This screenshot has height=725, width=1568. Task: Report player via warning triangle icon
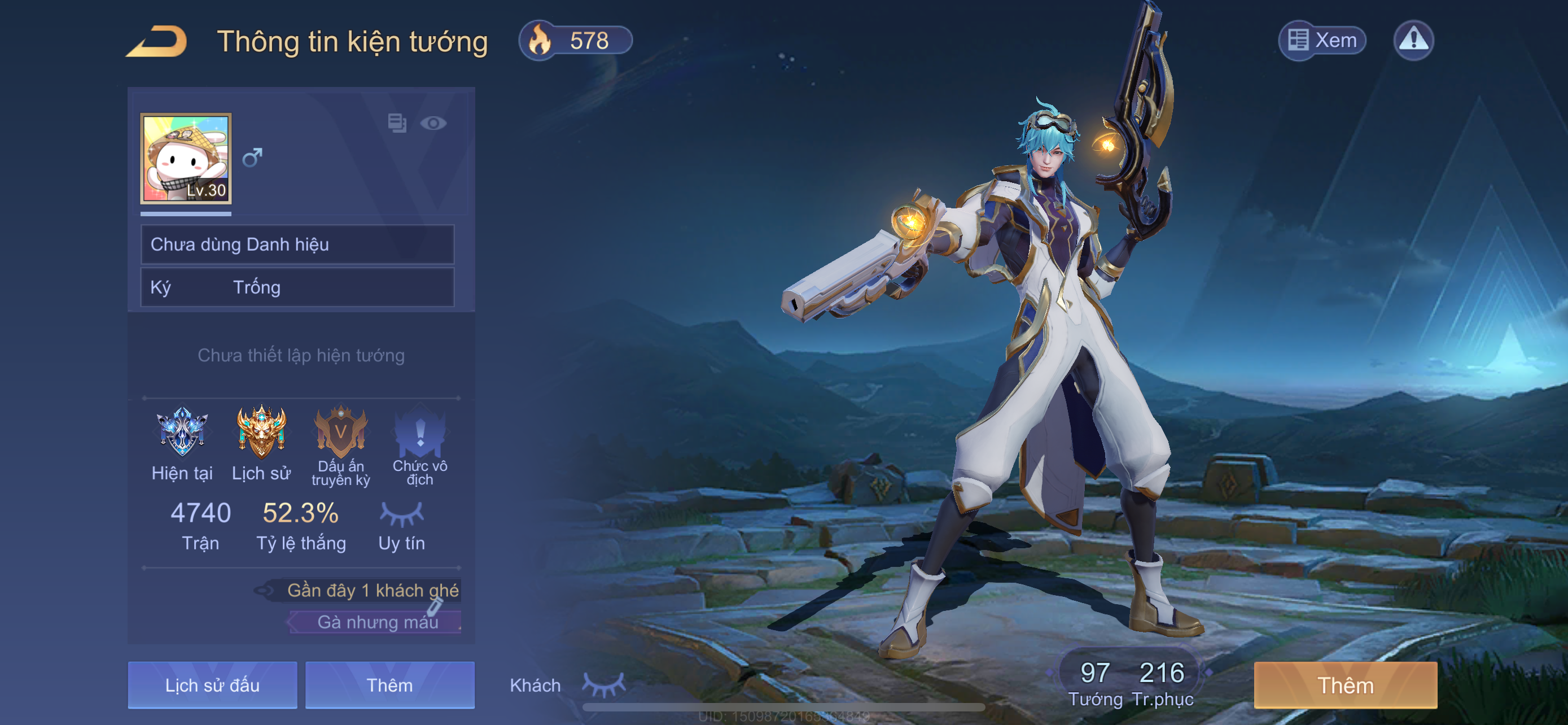(1413, 41)
